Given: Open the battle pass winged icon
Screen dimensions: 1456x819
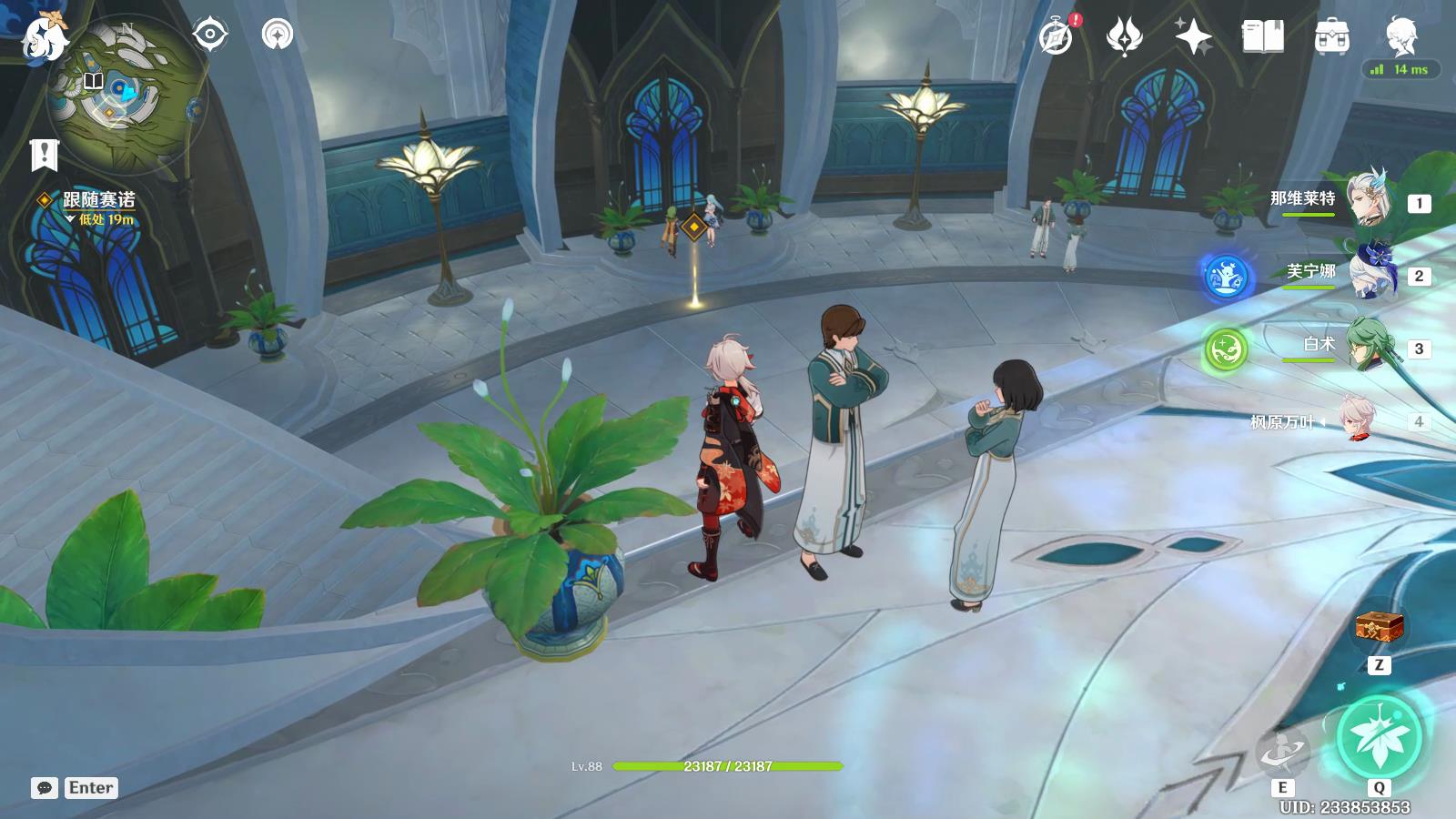Looking at the screenshot, I should tap(1124, 37).
